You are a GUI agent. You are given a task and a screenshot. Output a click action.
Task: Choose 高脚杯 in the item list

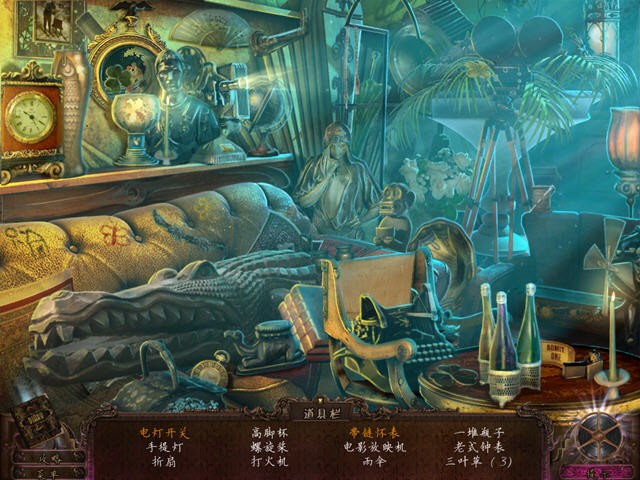click(269, 433)
